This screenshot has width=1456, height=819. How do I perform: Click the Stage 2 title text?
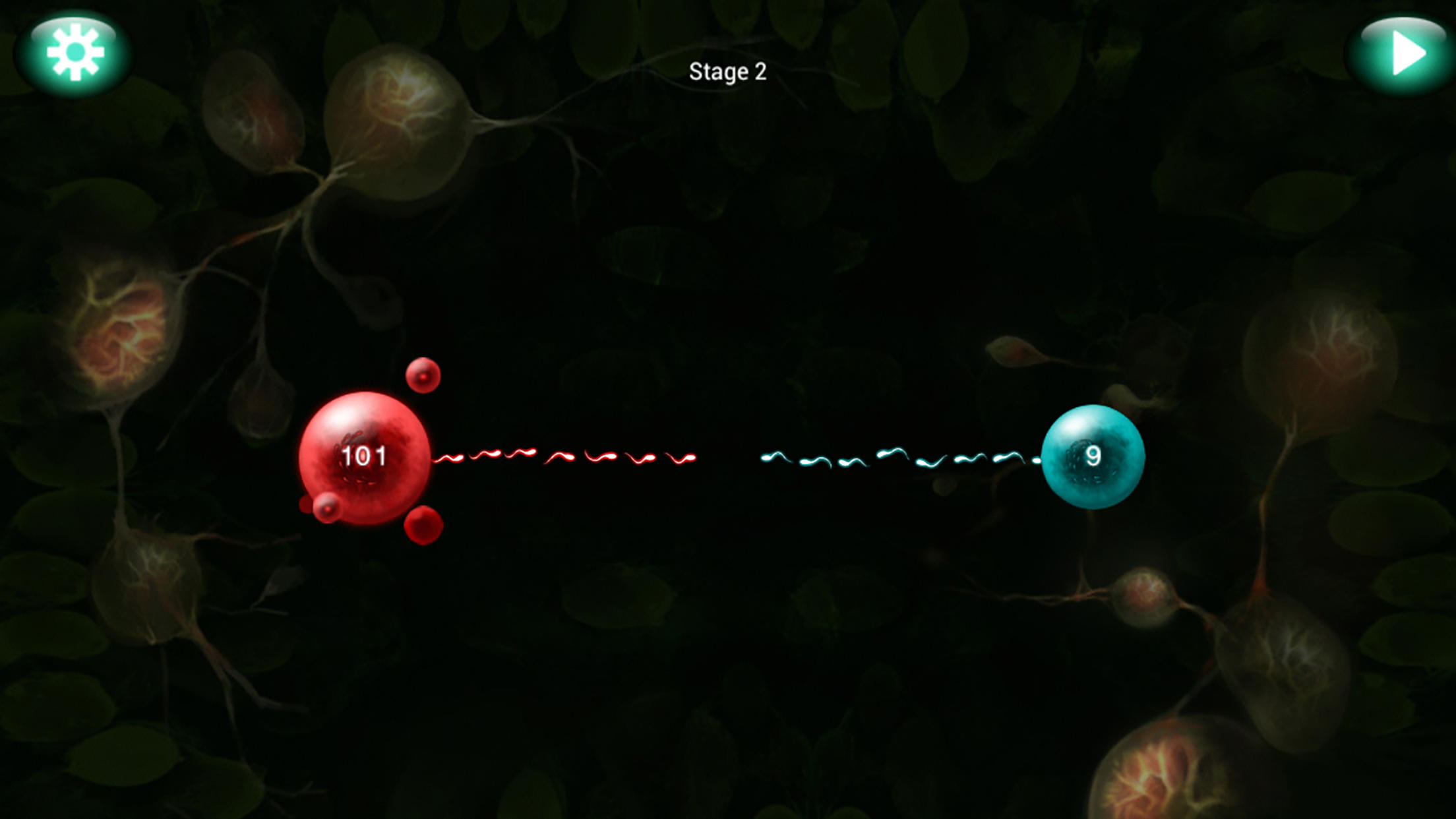pyautogui.click(x=728, y=73)
